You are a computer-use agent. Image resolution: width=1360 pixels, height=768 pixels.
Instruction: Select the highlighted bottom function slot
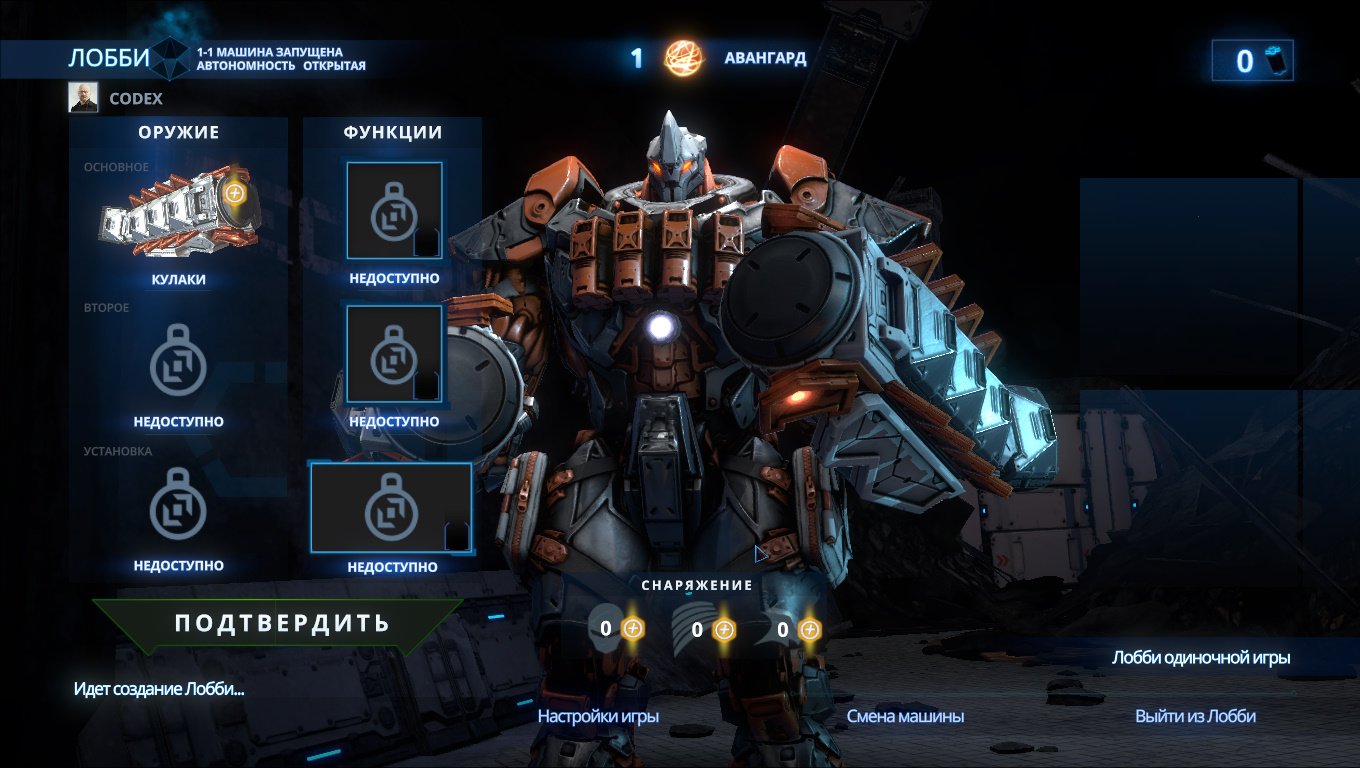click(392, 508)
